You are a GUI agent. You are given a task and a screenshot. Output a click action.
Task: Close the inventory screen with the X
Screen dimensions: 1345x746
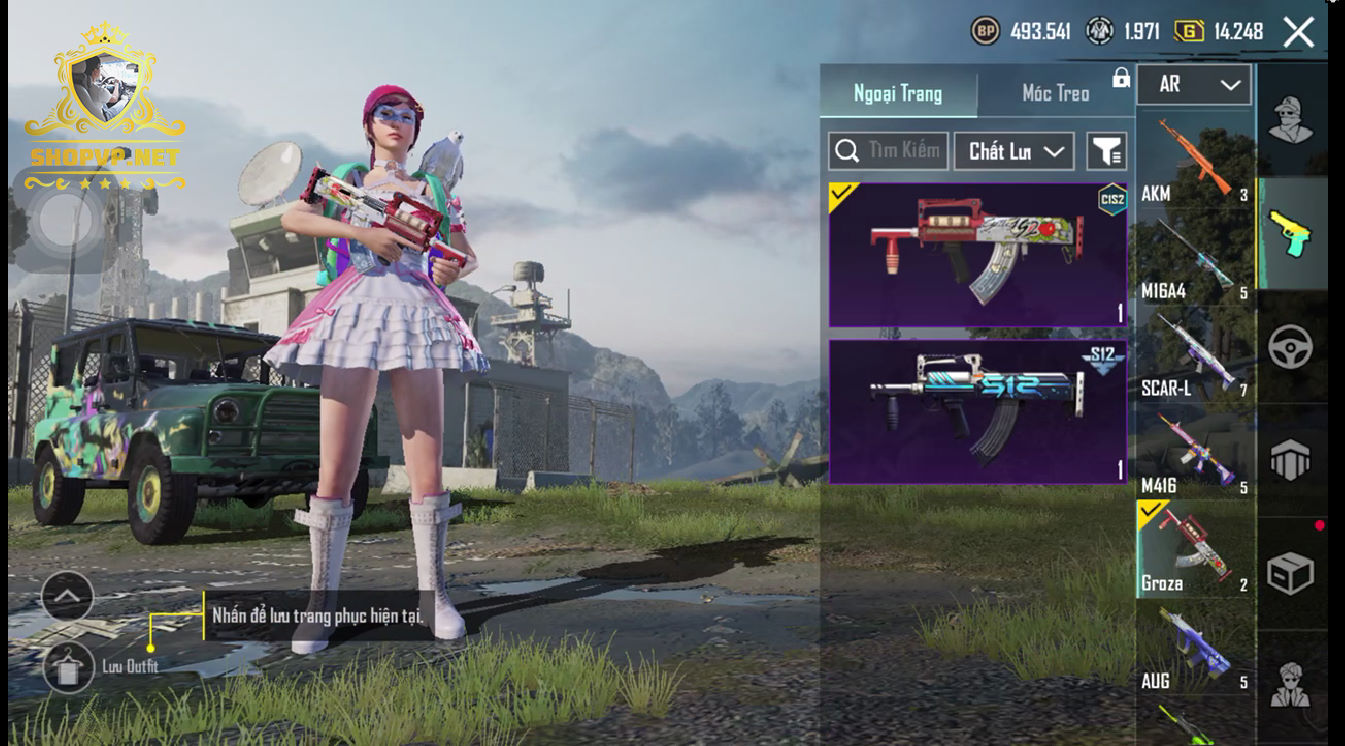(x=1298, y=32)
